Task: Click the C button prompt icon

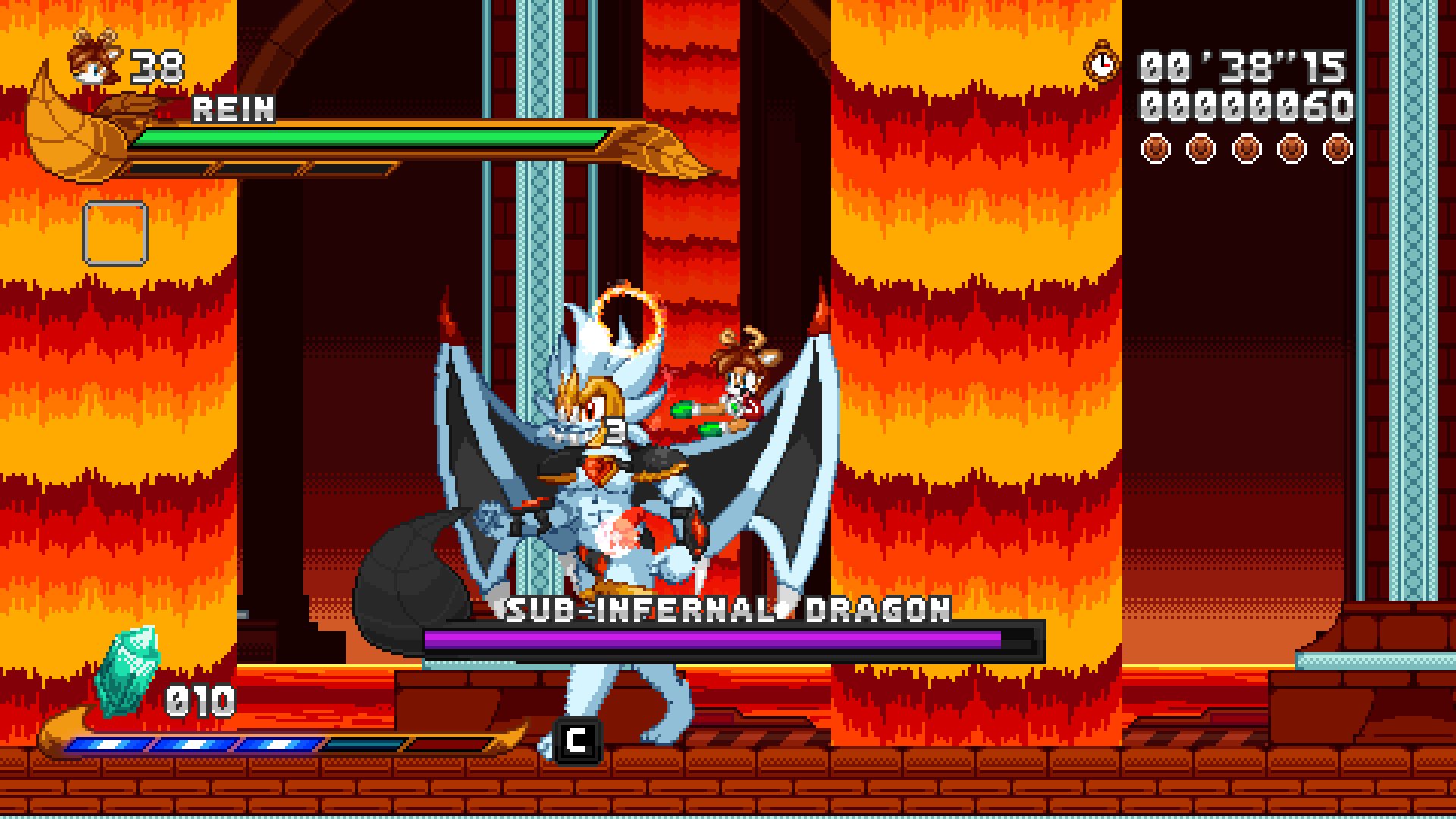Action: point(578,740)
